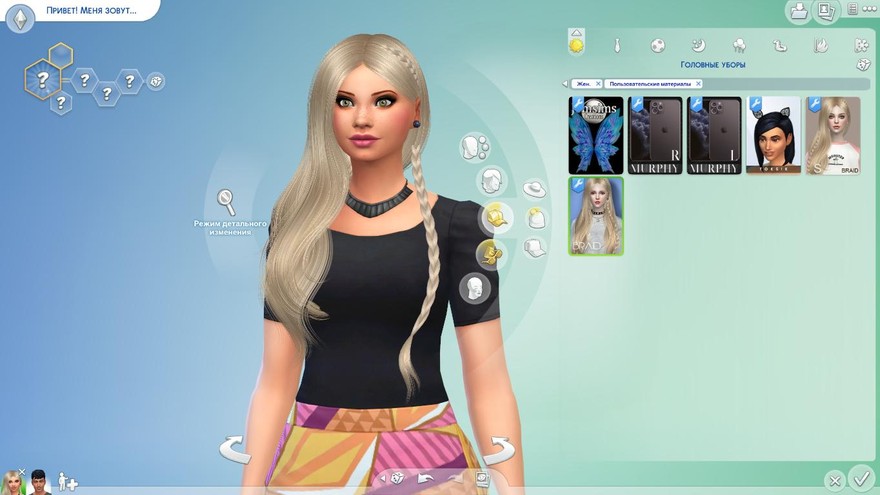Rotate the Sim with the right arrow
This screenshot has width=880, height=495.
point(498,448)
